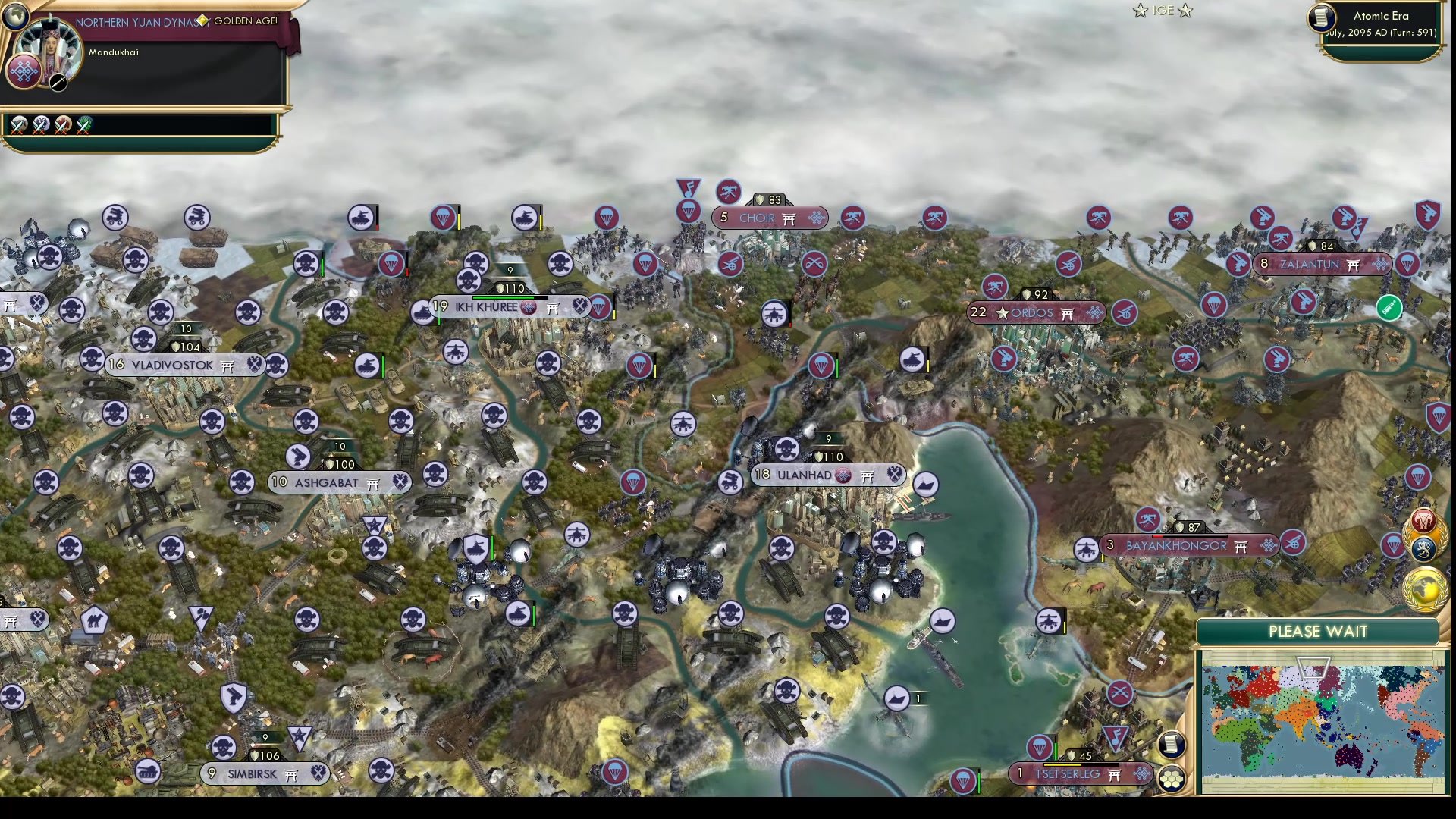Screen dimensions: 1456x819
Task: Click the capital star icon on Ordos banner
Action: coord(1003,312)
